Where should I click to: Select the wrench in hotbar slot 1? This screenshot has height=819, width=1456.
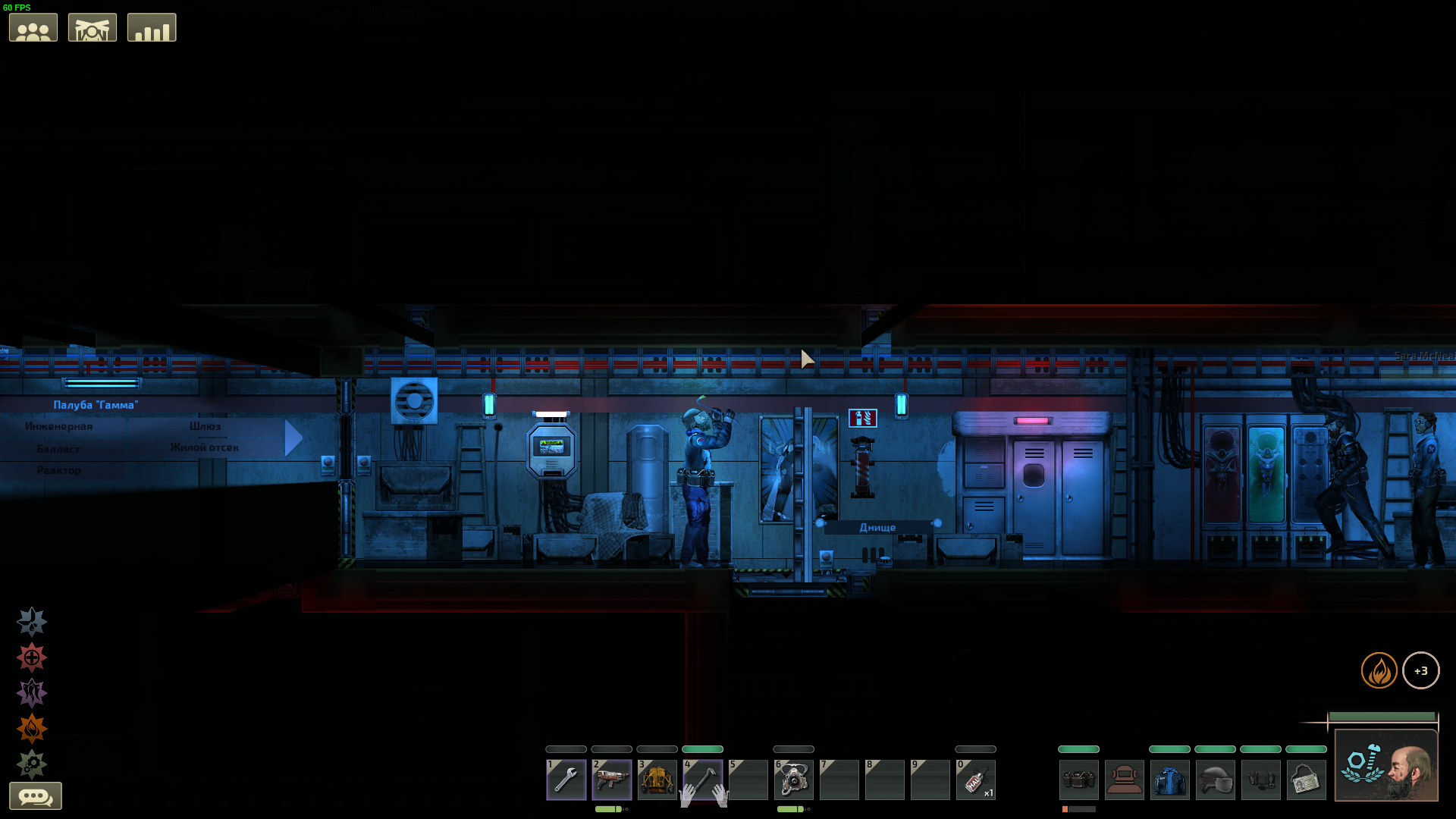(x=566, y=780)
